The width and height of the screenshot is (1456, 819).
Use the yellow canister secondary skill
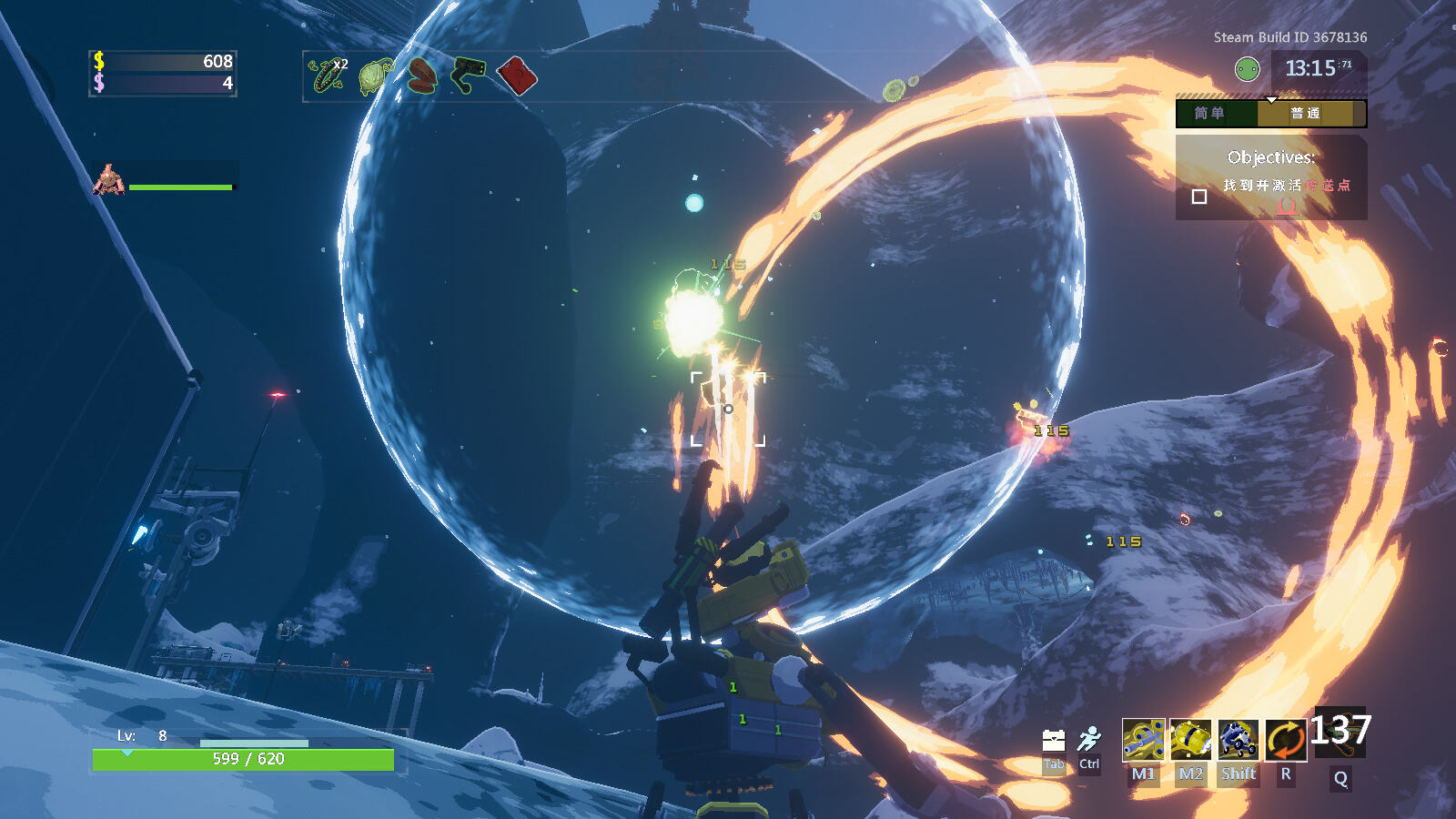coord(1190,740)
